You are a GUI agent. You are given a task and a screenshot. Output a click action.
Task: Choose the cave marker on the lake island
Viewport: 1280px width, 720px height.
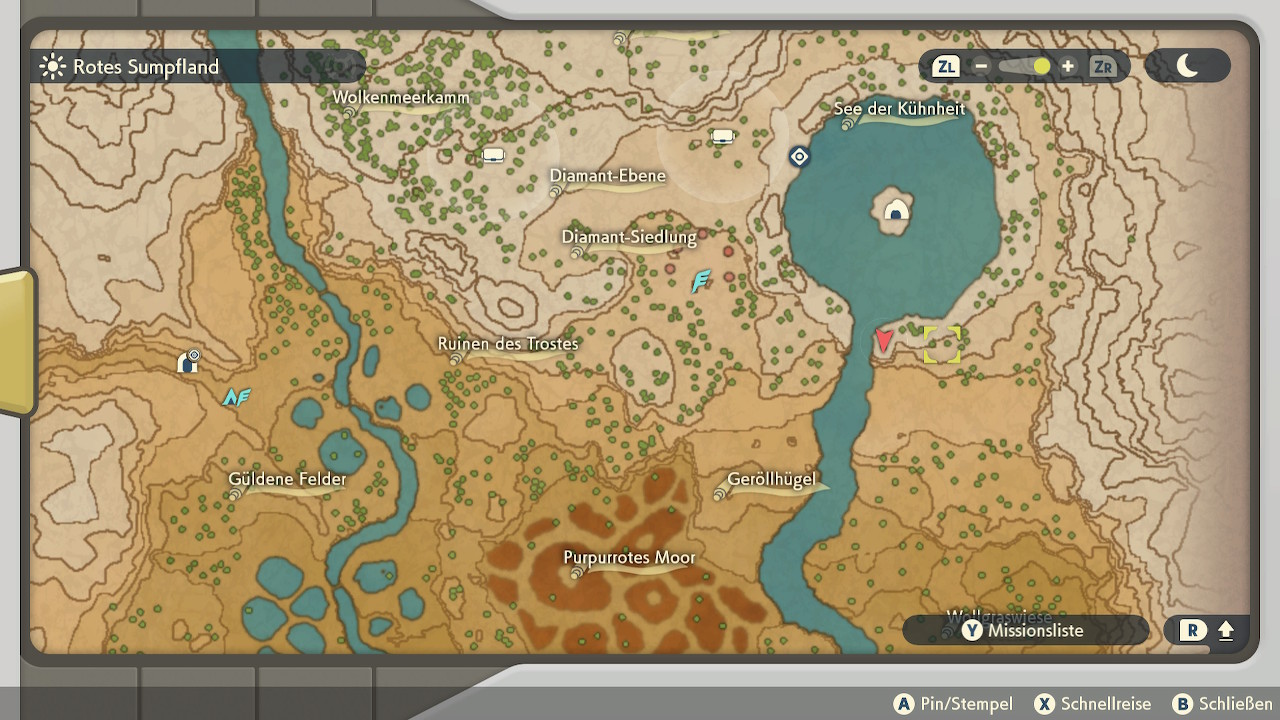(896, 210)
